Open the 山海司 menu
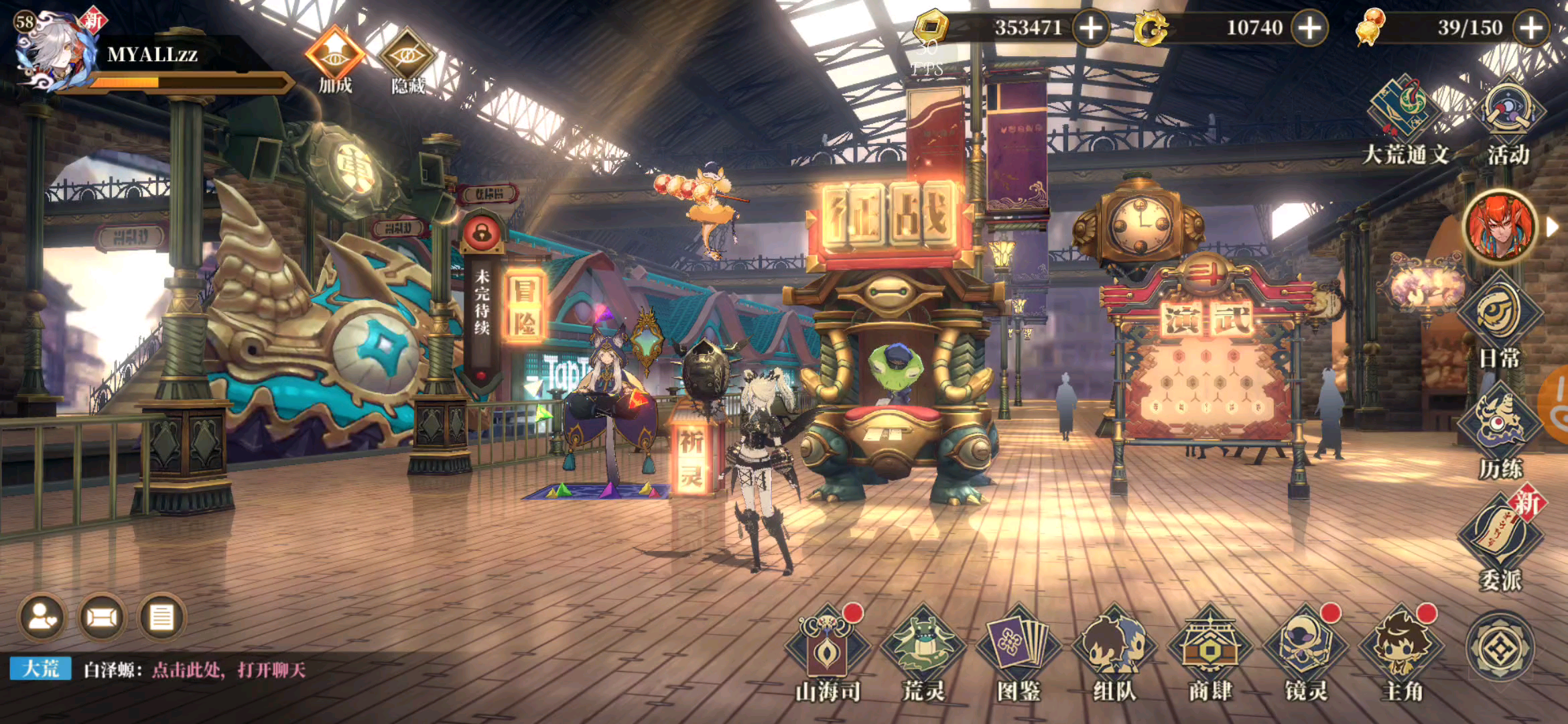1568x724 pixels. coord(828,652)
